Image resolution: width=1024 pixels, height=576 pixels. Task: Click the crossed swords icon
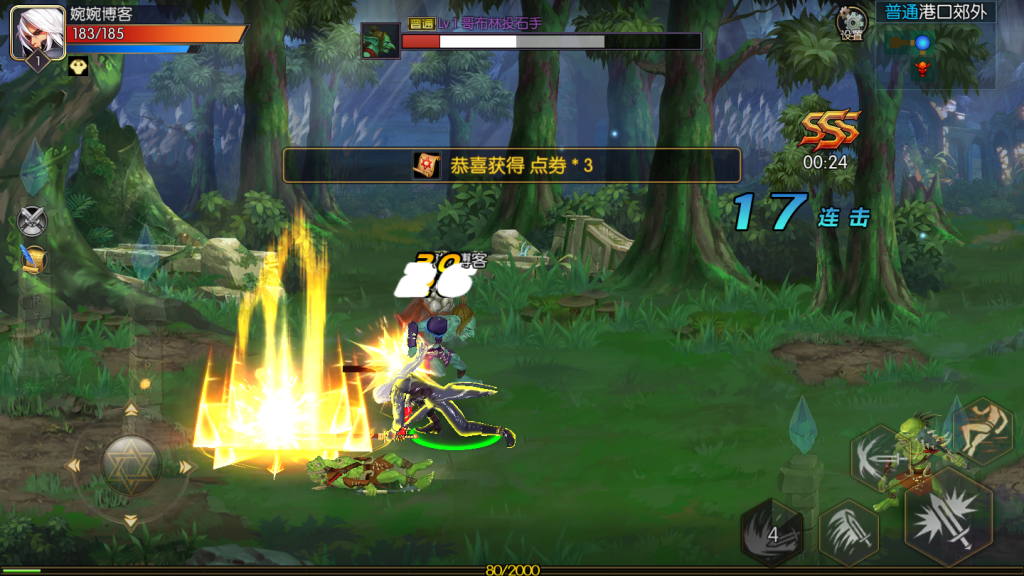(x=34, y=220)
